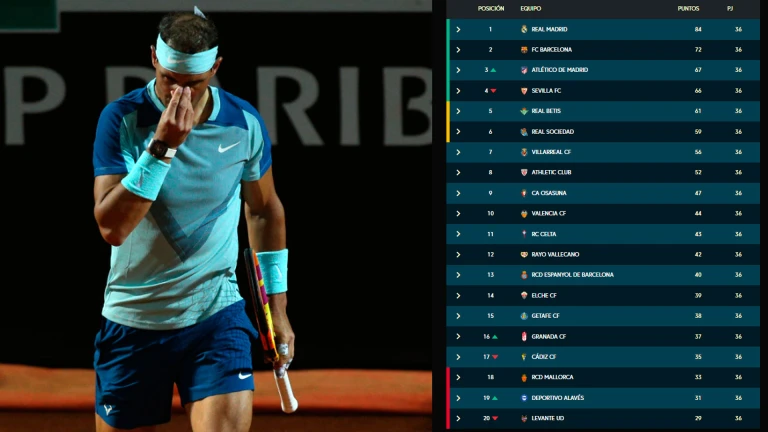
Task: Expand the Valencia CF standings row
Action: [458, 213]
